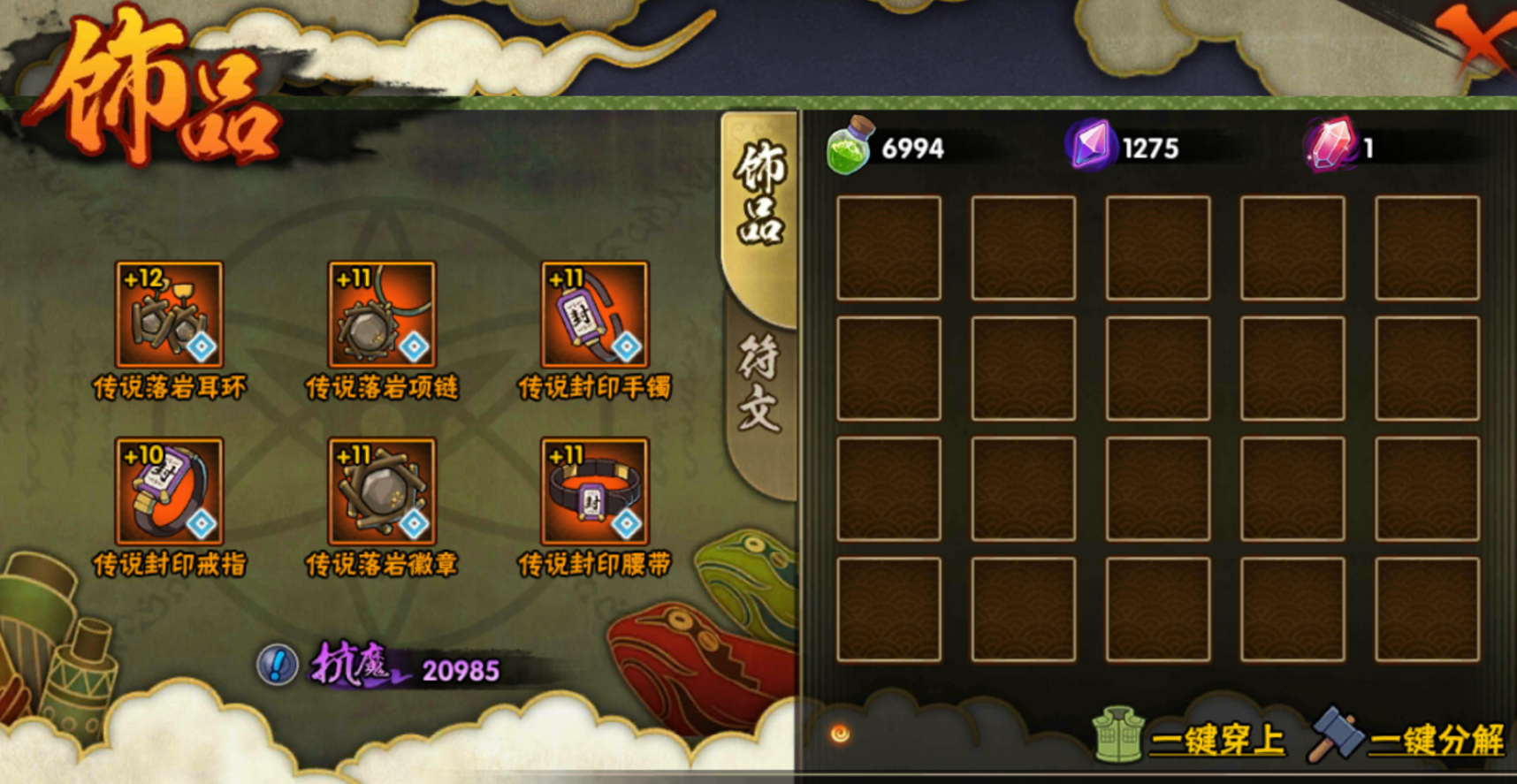The height and width of the screenshot is (784, 1517).
Task: Show the 抗魔 info tooltip icon
Action: 277,665
